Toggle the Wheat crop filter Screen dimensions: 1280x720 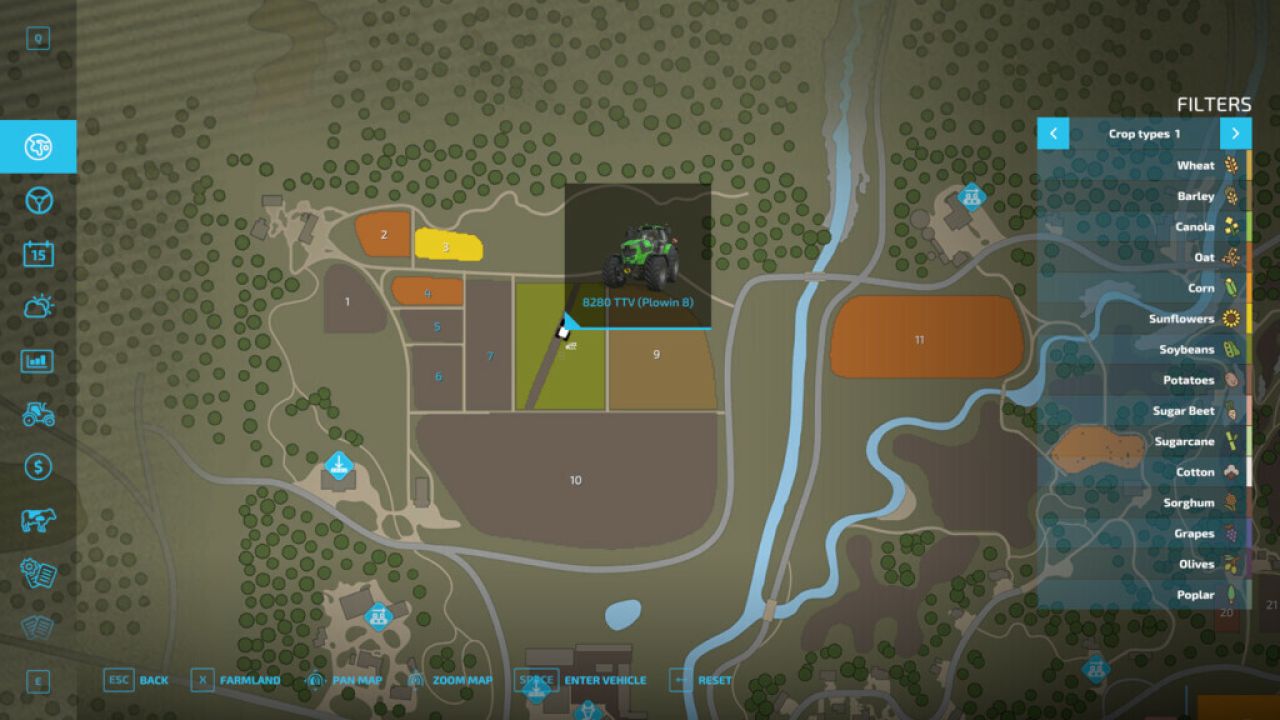click(1196, 165)
